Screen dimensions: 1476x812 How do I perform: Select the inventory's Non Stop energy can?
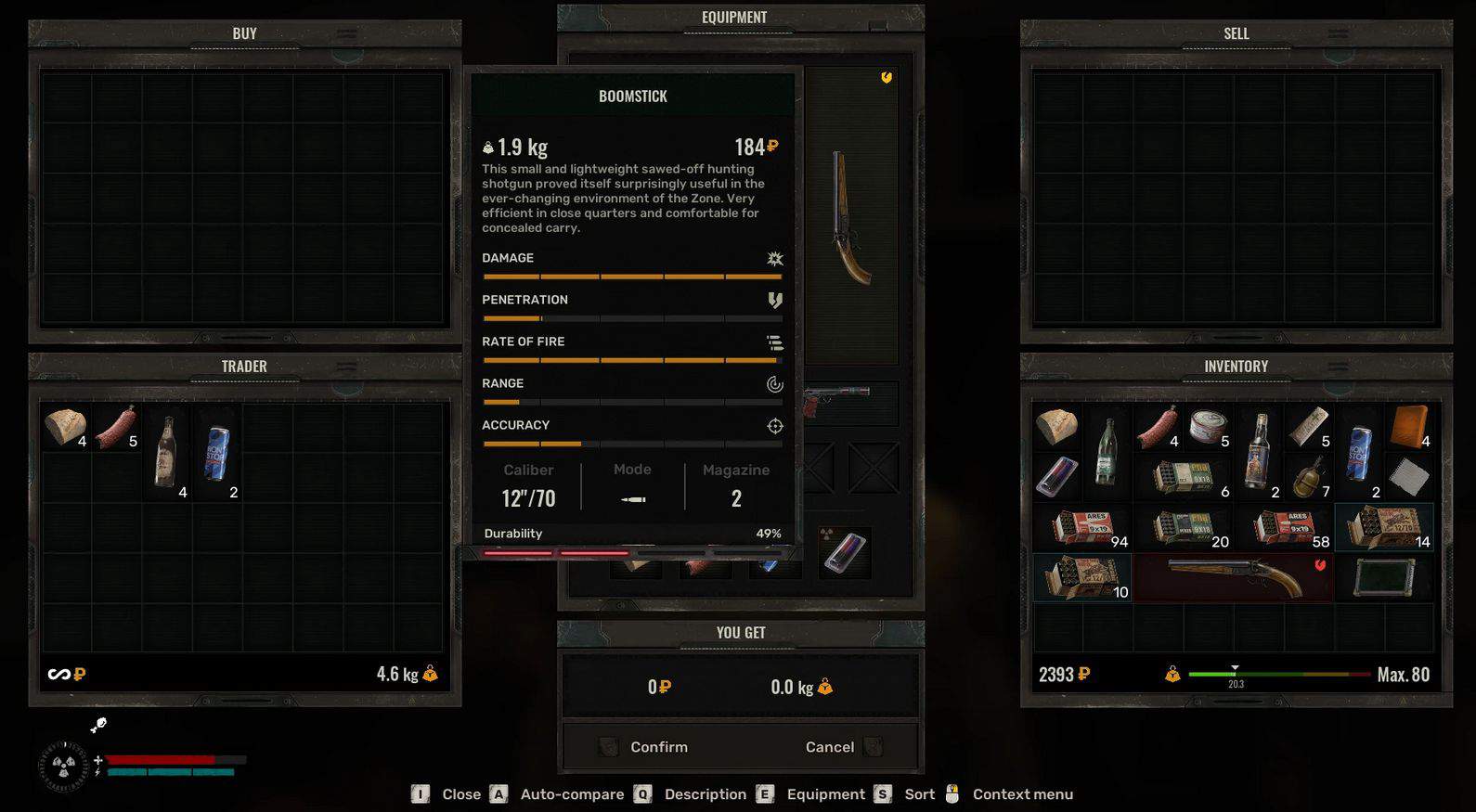click(x=1359, y=452)
